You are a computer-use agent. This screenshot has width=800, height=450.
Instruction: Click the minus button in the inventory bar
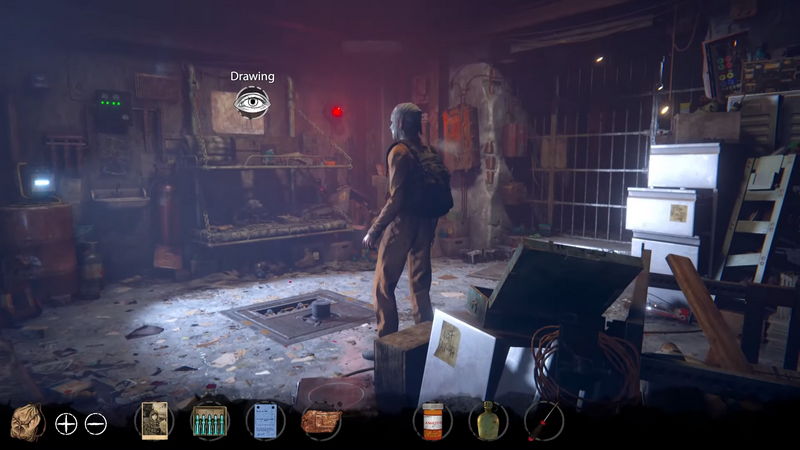(95, 423)
